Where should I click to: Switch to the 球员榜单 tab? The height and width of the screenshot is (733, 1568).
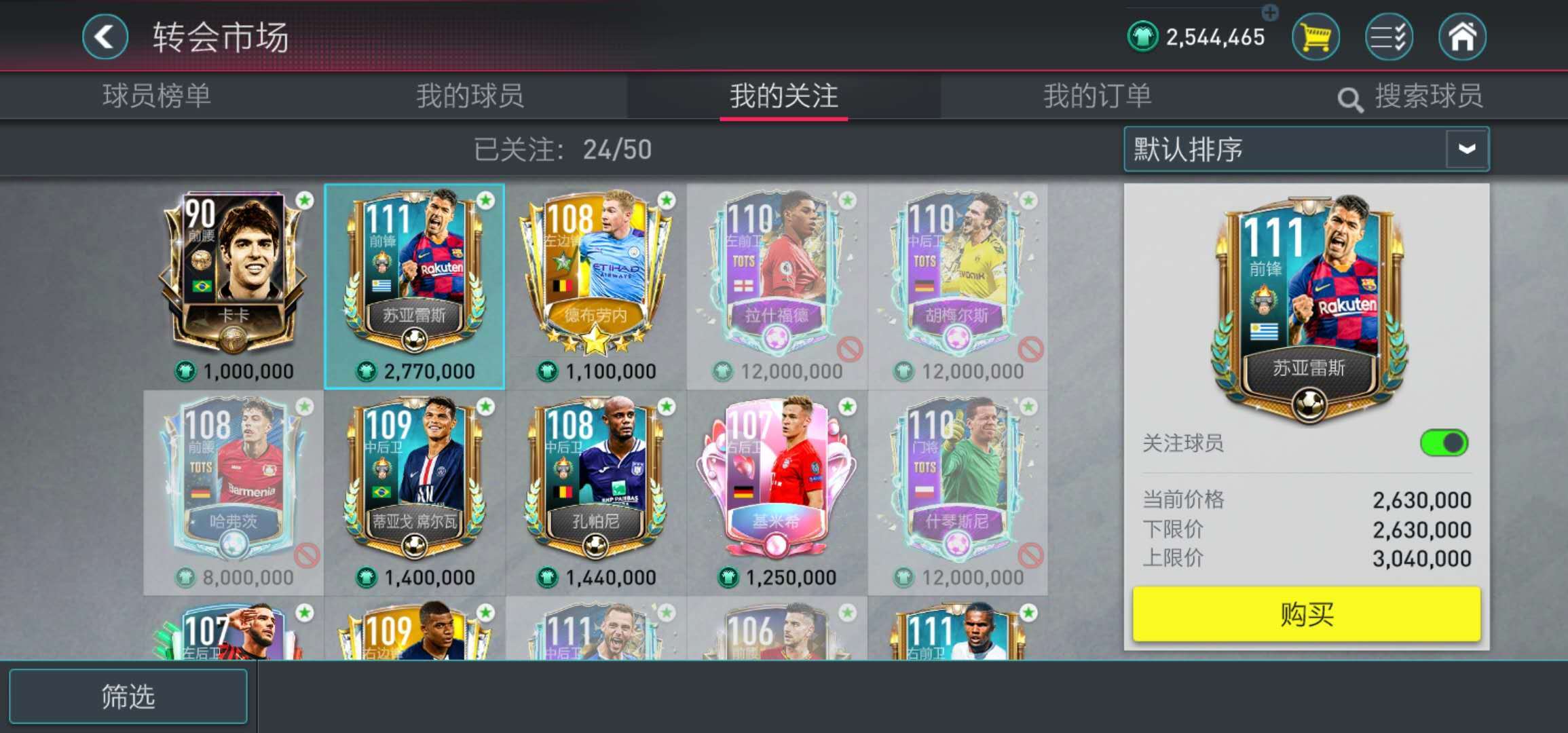[x=157, y=96]
